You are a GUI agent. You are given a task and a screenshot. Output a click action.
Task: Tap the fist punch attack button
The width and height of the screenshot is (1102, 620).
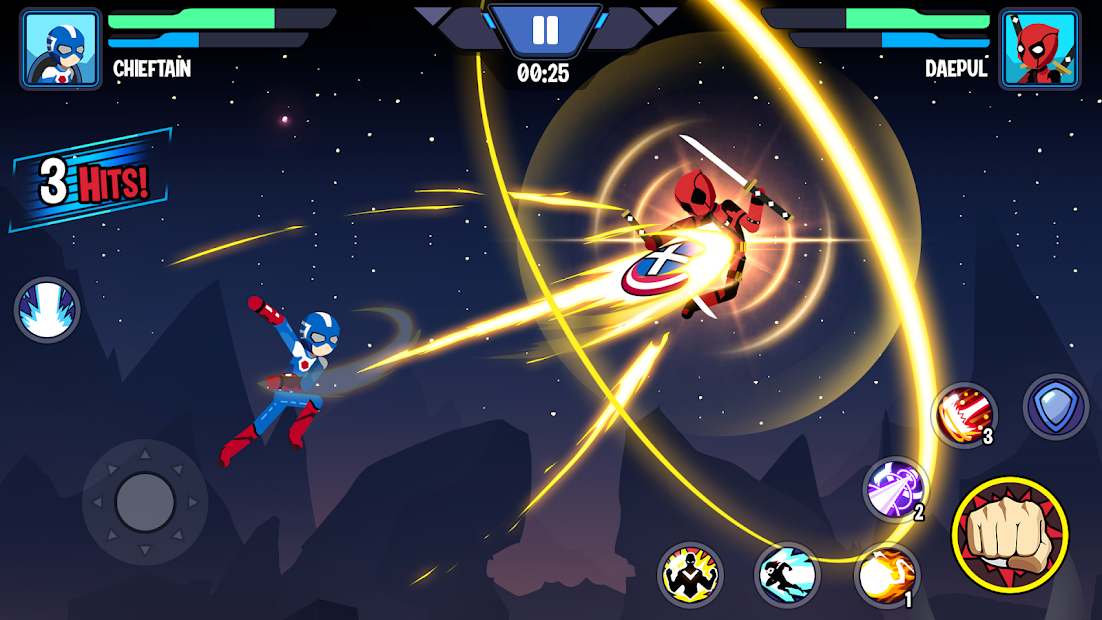1010,534
